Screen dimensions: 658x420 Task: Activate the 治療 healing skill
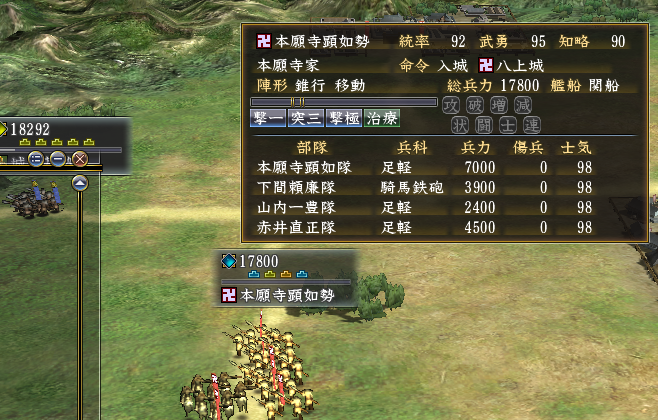coord(382,119)
